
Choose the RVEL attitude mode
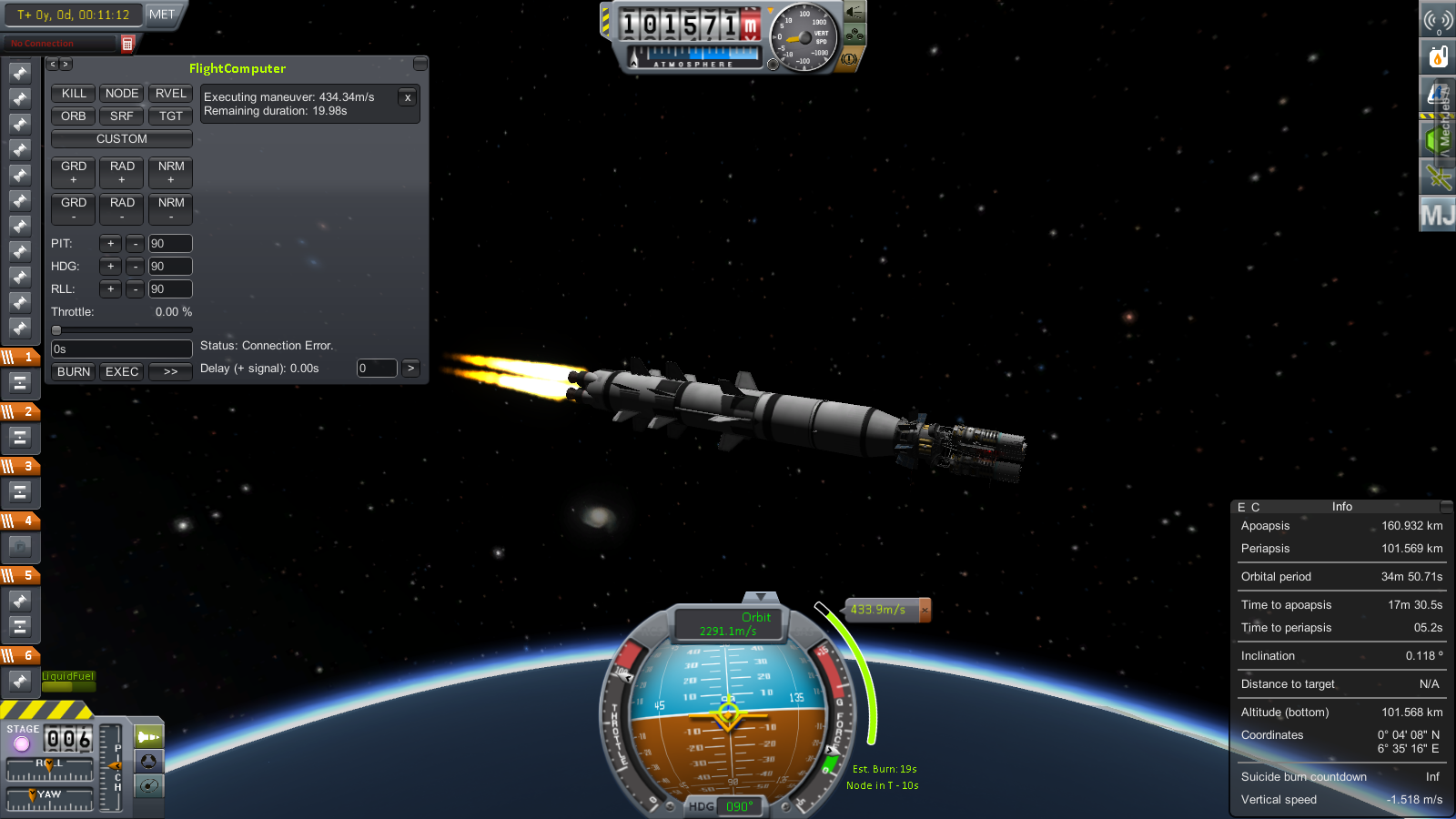(x=170, y=94)
